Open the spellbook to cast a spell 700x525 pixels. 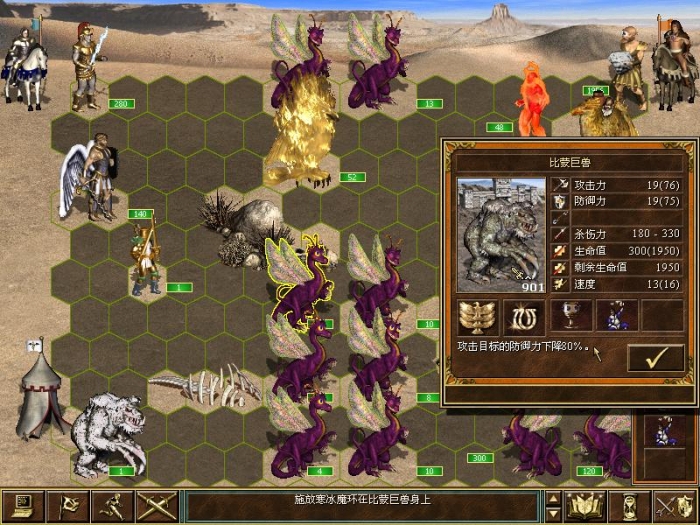pos(586,506)
